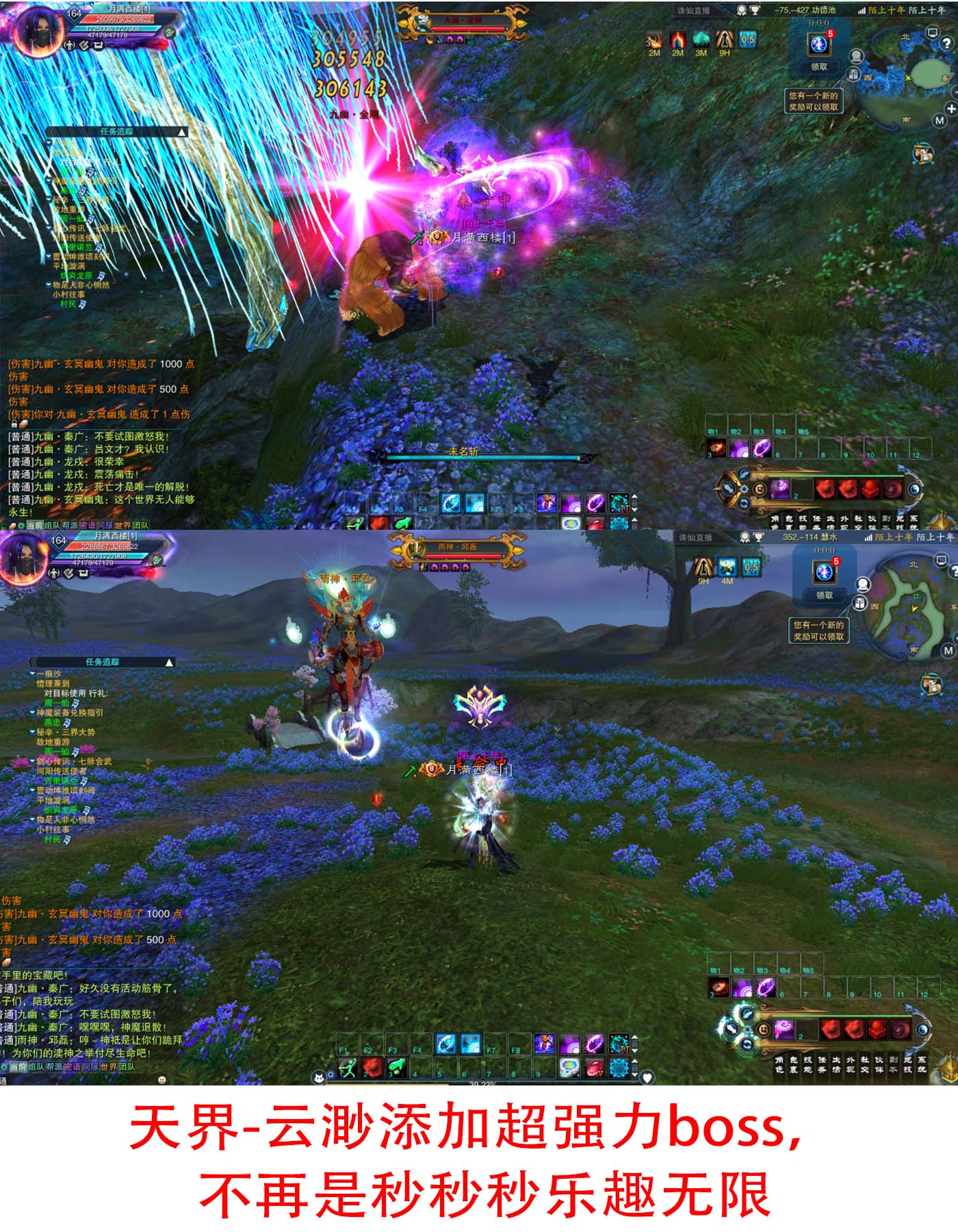Inspect the cloud buff showing 4M
The width and height of the screenshot is (958, 1232).
tap(727, 567)
